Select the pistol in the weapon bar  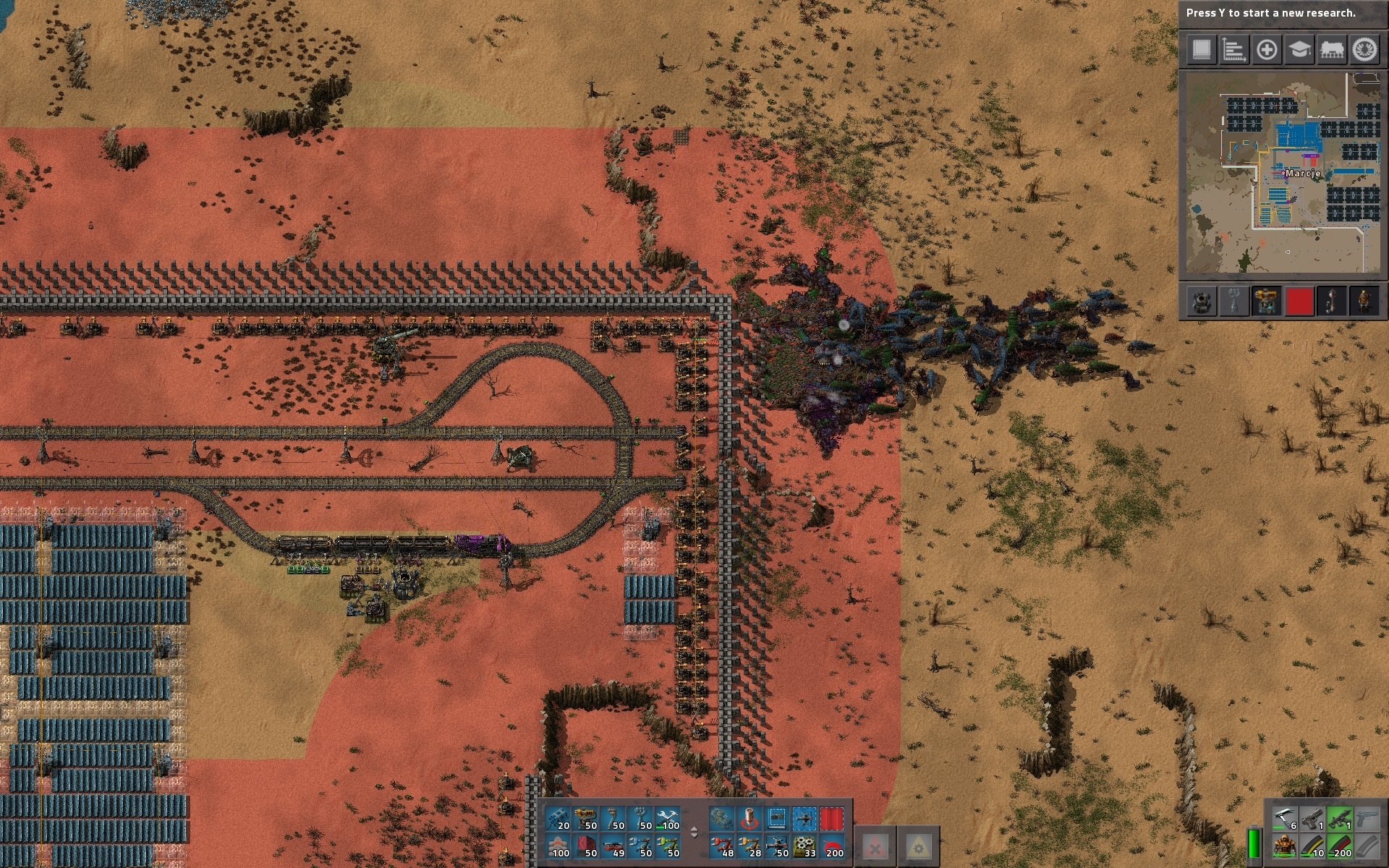click(x=1312, y=820)
